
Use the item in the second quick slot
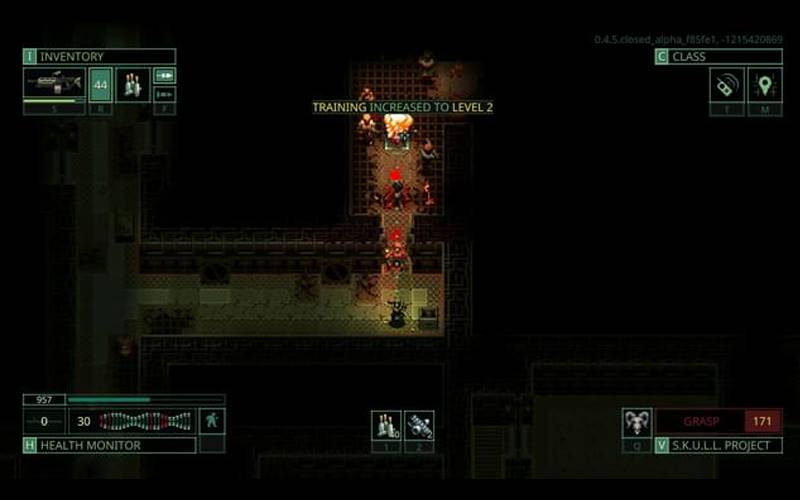click(x=420, y=425)
